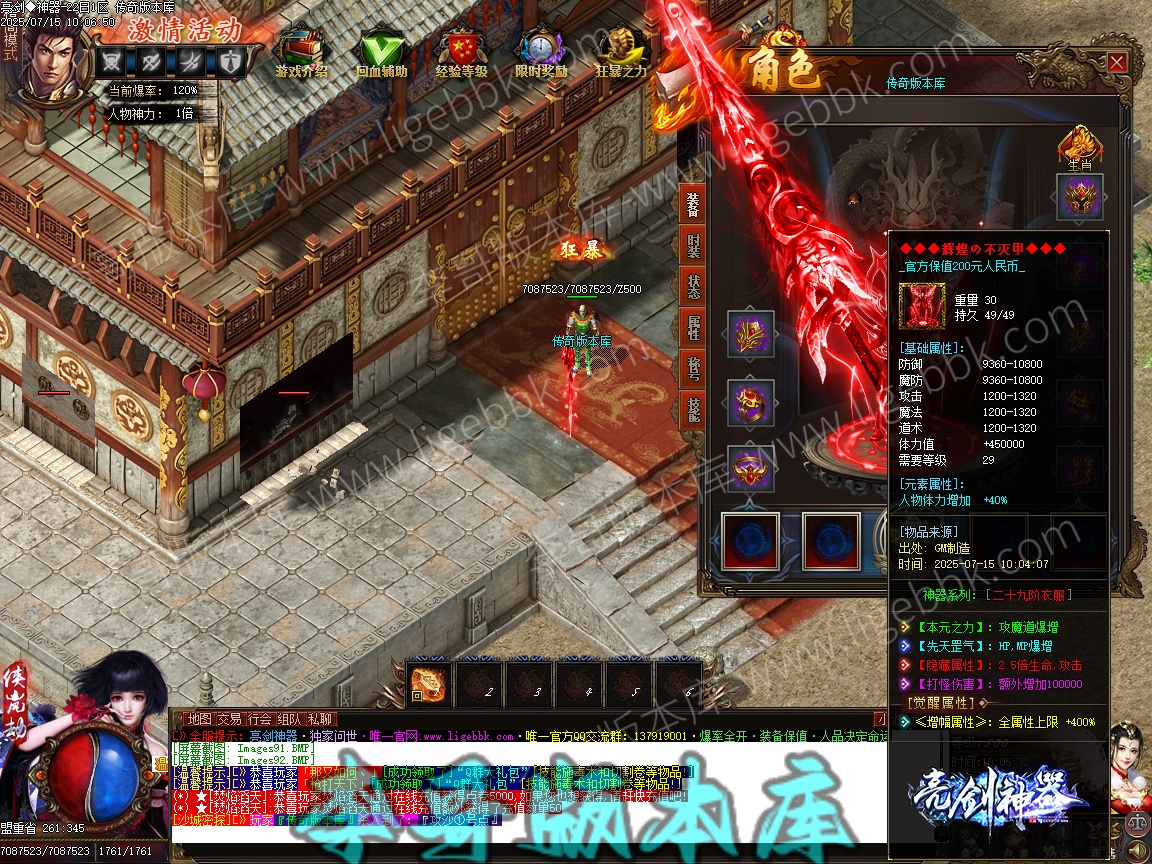Show the 属性 attributes tab
Viewport: 1152px width, 864px height.
692,327
